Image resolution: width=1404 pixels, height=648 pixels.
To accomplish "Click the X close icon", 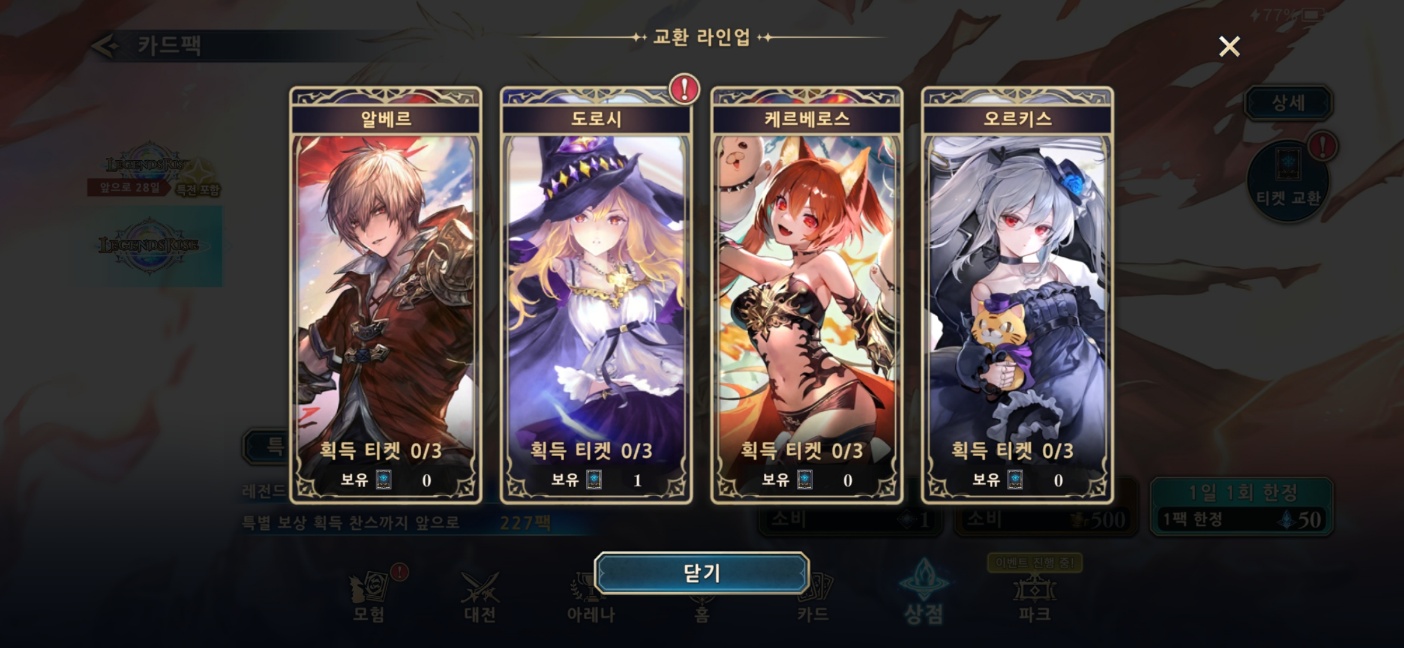I will [1229, 47].
